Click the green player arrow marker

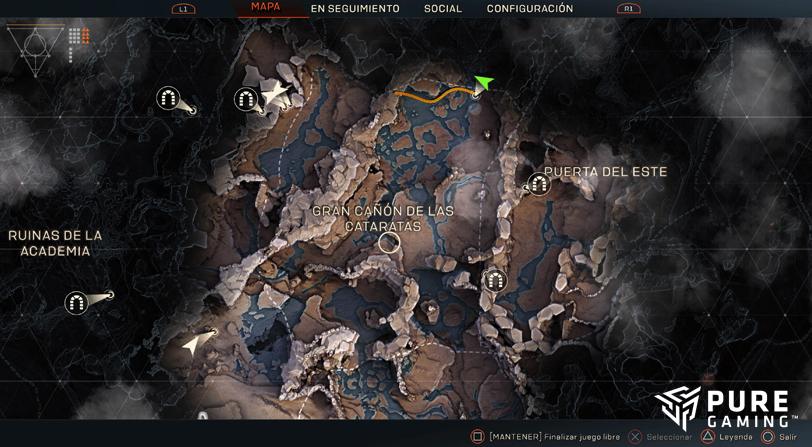pyautogui.click(x=484, y=83)
